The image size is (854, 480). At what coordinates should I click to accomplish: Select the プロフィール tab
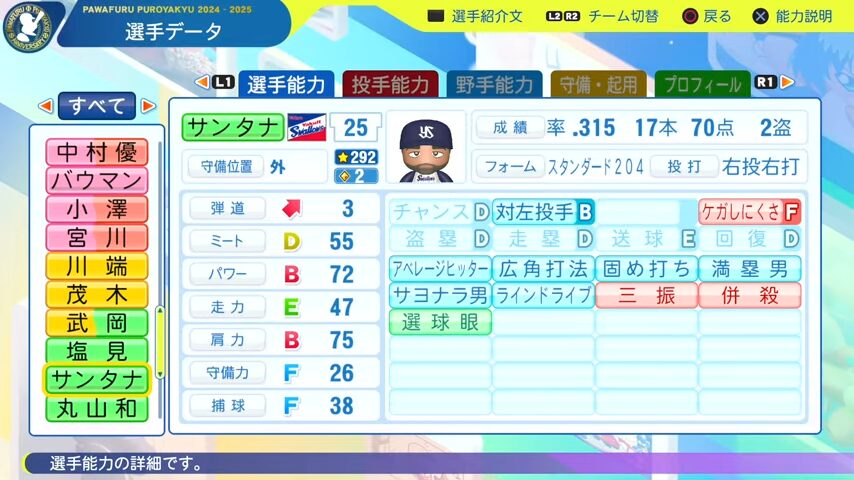[702, 84]
